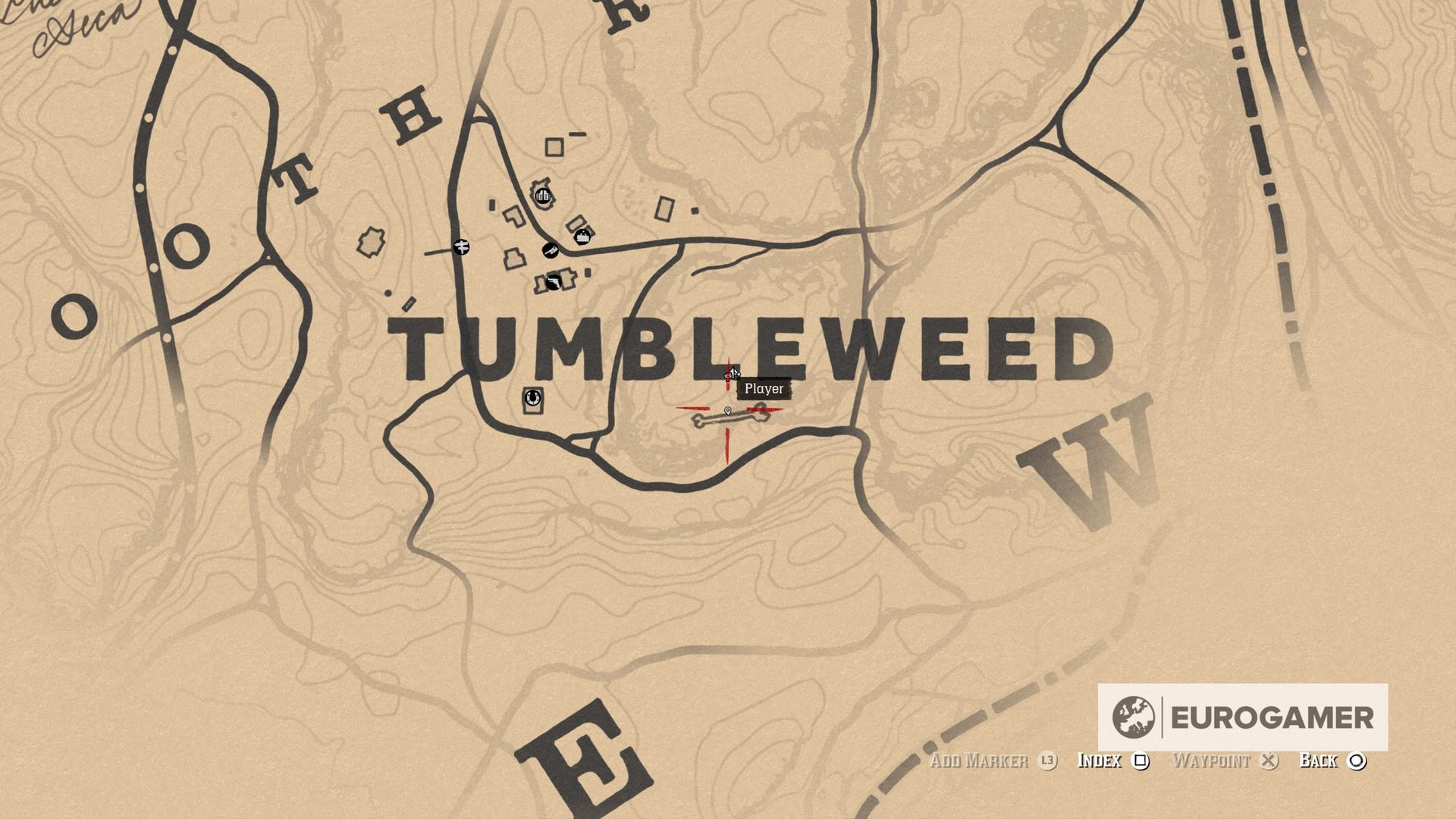Screen dimensions: 1456x819
Task: Click the circle Back controller icon
Action: coord(1360,761)
